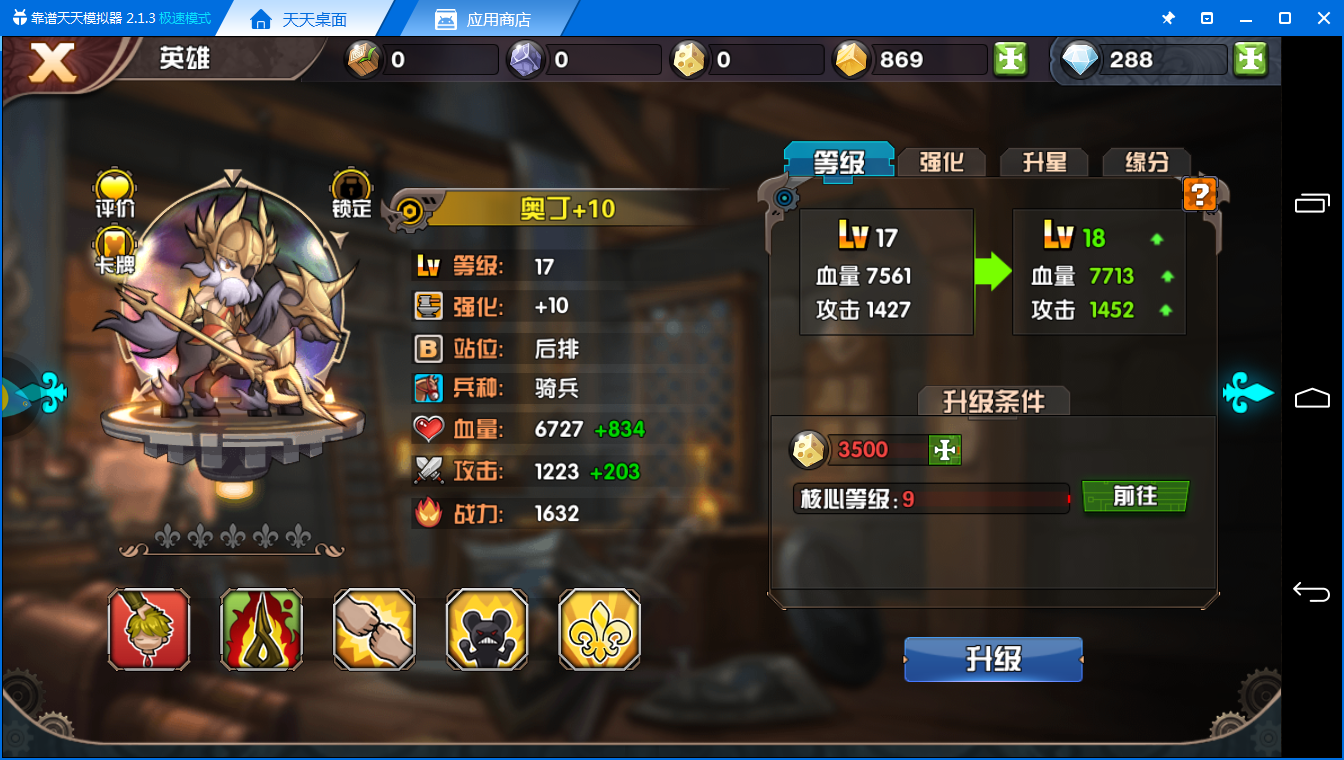Buy diamonds with the green plus button
The width and height of the screenshot is (1344, 760).
[1250, 60]
